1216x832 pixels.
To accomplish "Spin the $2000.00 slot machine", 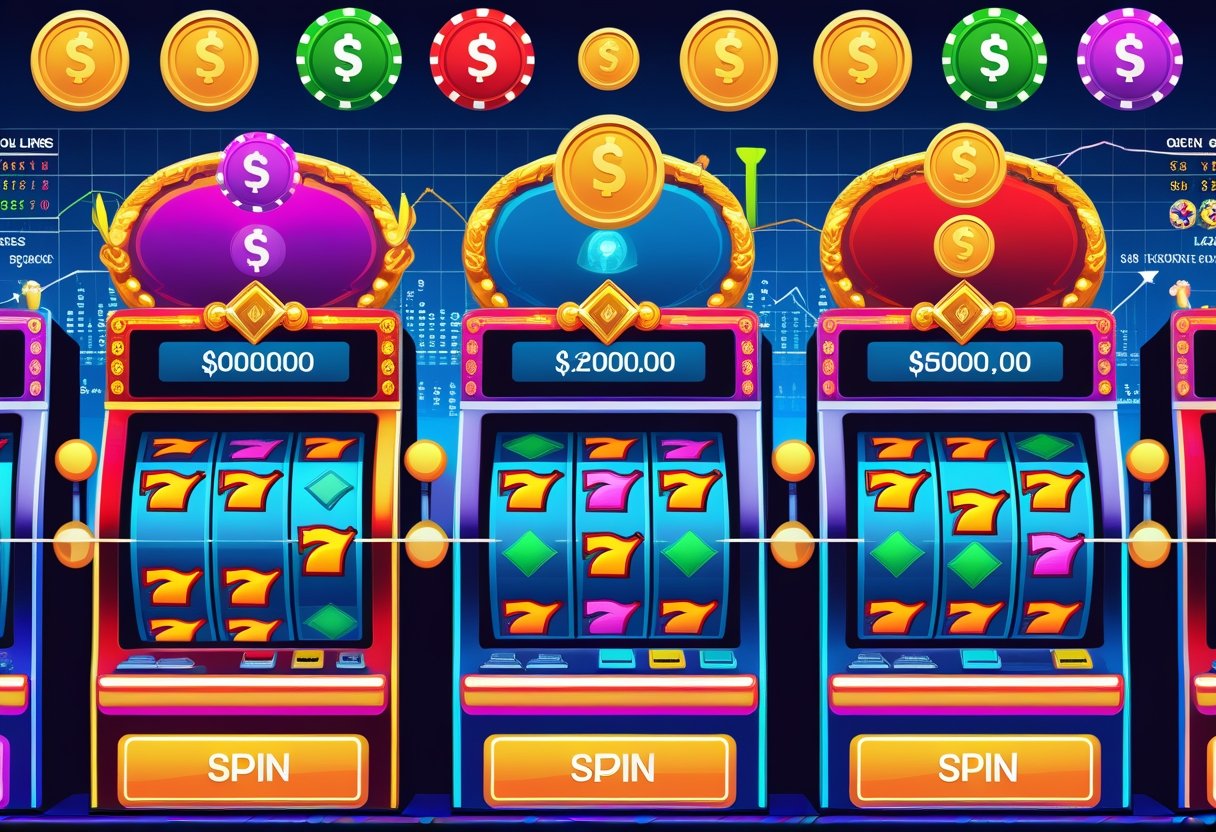I will coord(609,769).
